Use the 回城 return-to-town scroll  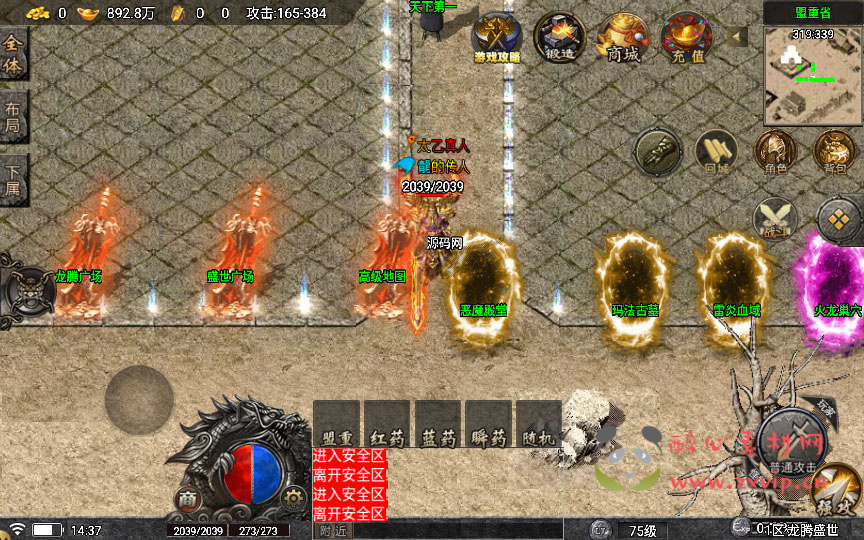tap(716, 152)
